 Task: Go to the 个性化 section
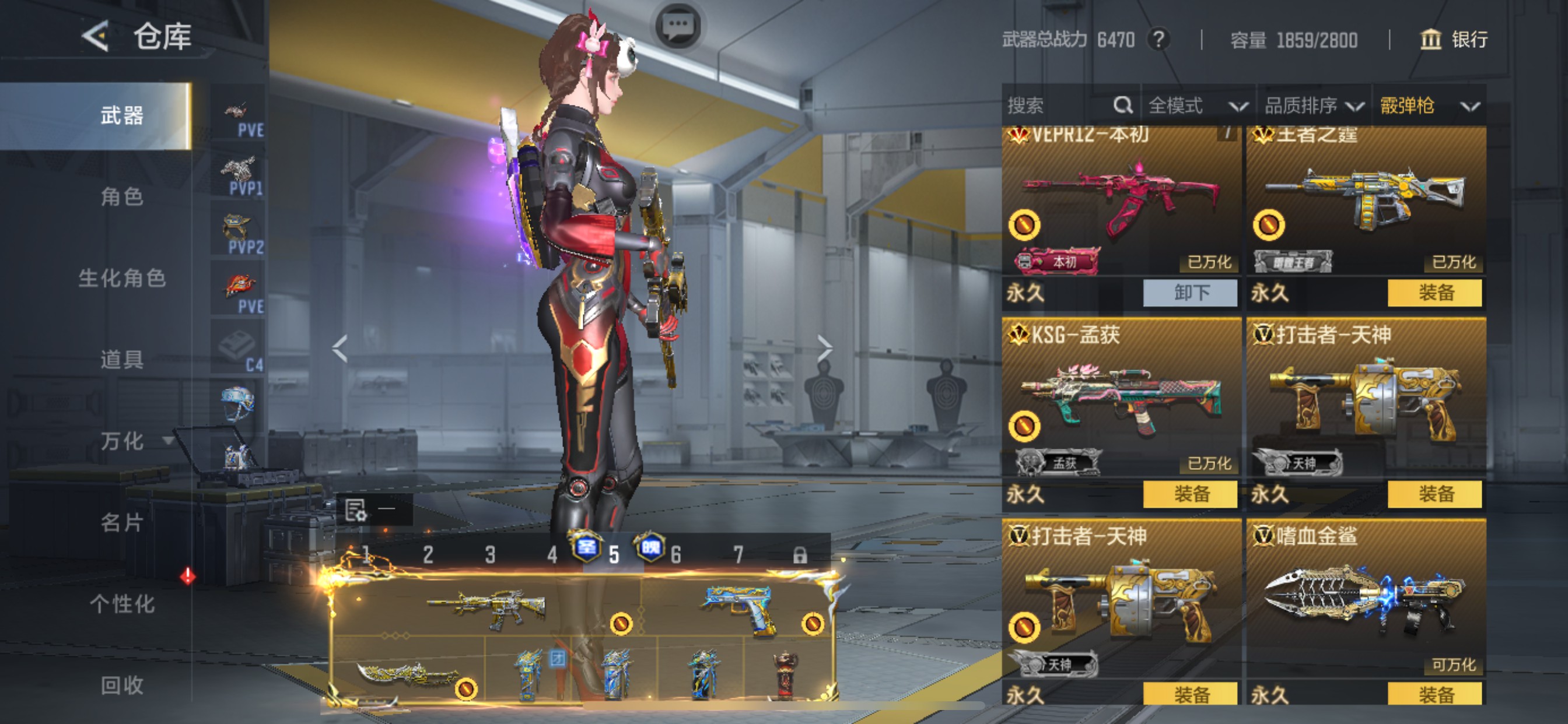[x=122, y=603]
